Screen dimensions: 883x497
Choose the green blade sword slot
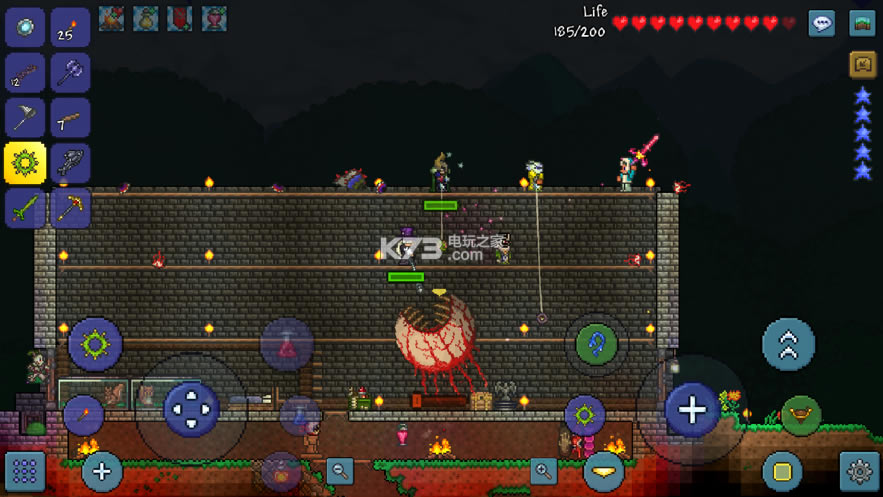(x=25, y=208)
